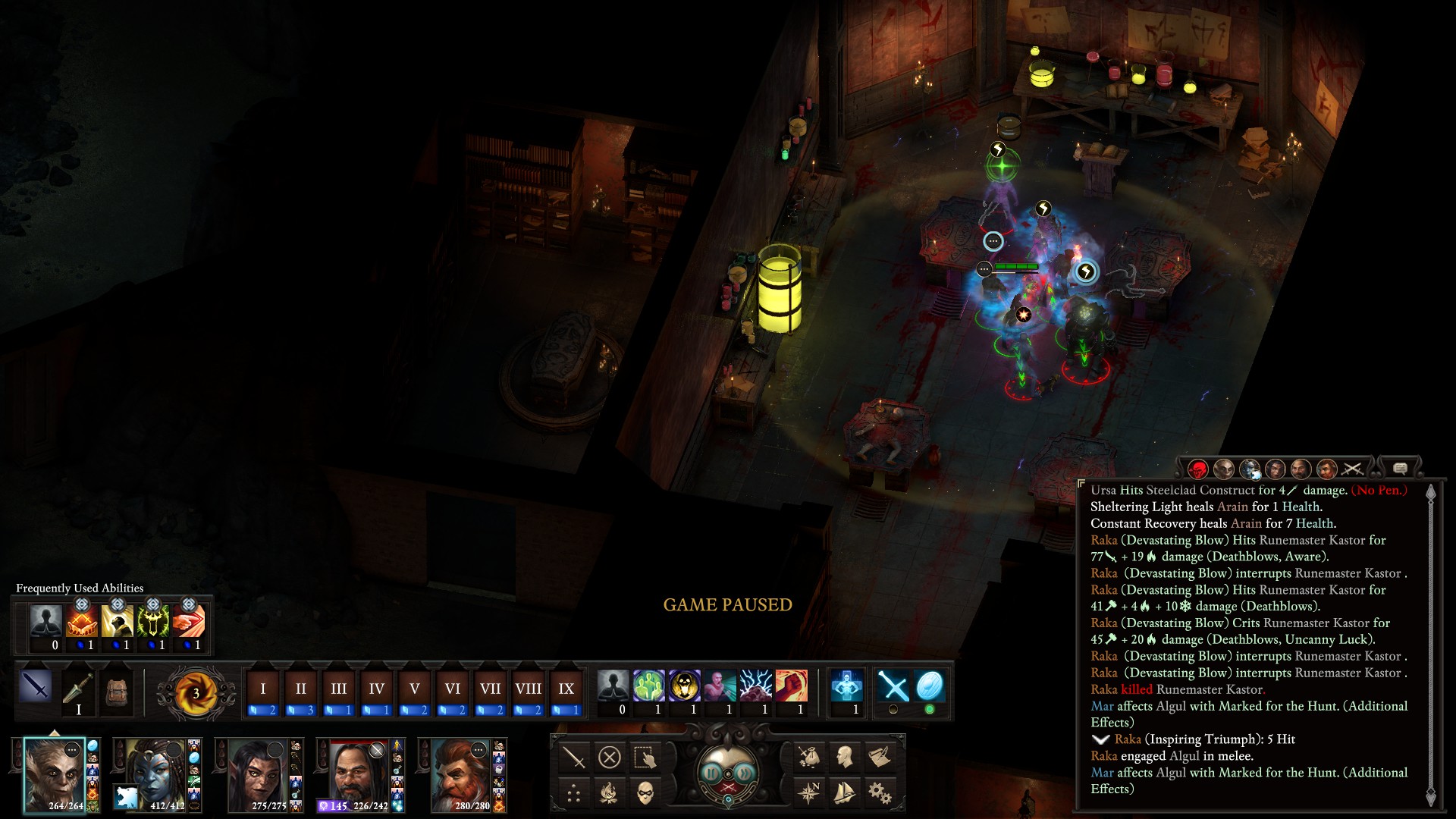Open the ship management icon
This screenshot has height=819, width=1456.
[x=844, y=793]
